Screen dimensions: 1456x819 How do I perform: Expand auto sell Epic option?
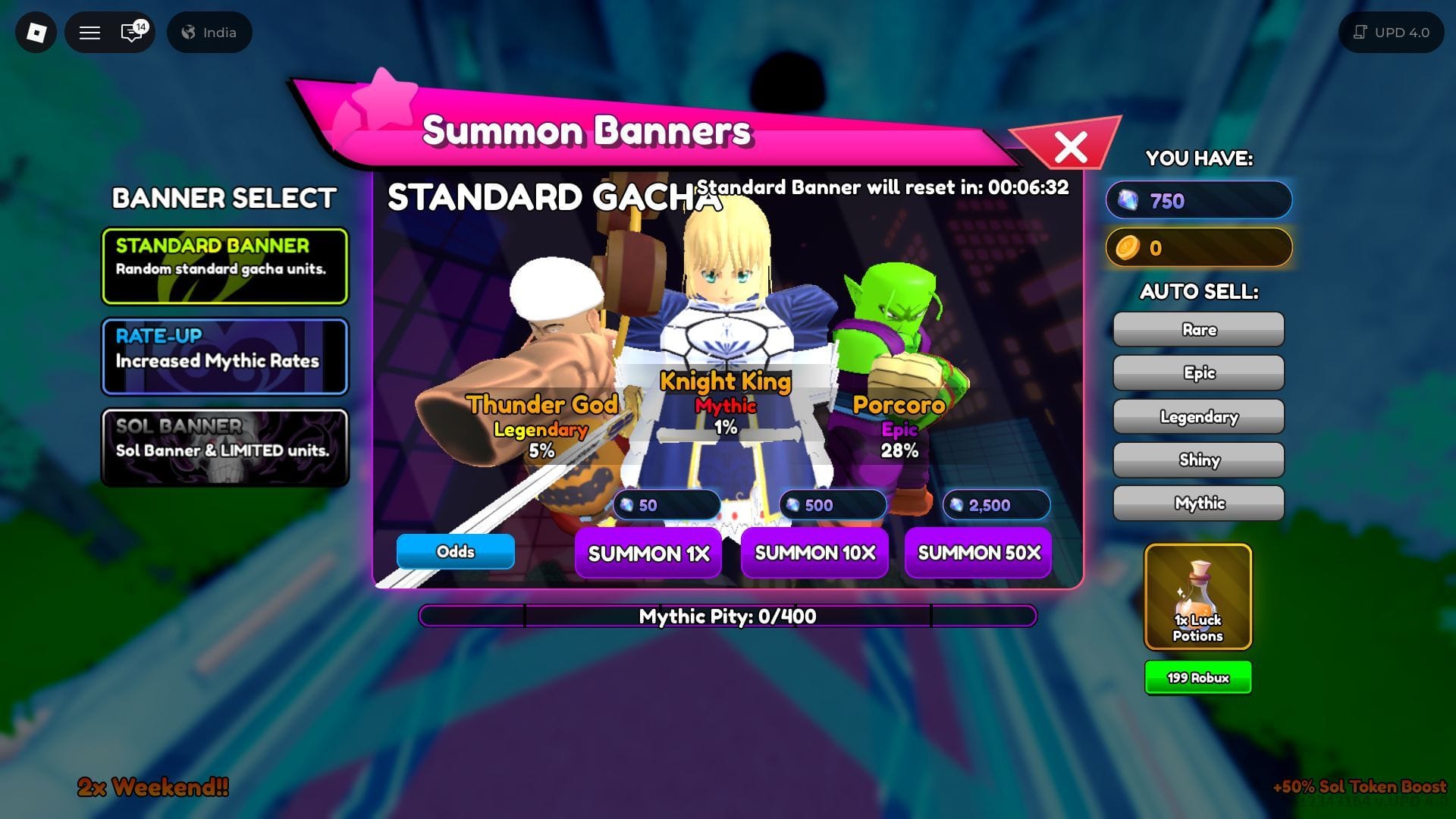tap(1197, 372)
